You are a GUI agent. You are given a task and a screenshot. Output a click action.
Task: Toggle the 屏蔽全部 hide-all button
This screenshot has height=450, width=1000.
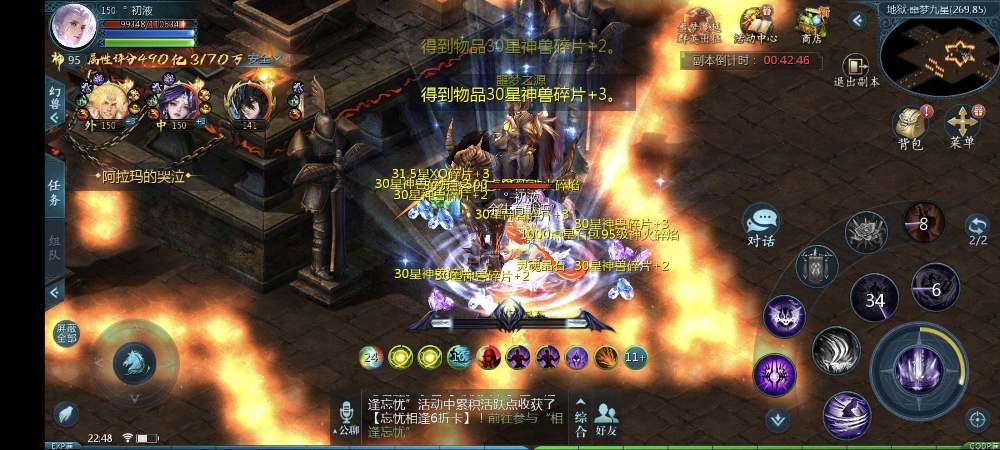[x=66, y=333]
